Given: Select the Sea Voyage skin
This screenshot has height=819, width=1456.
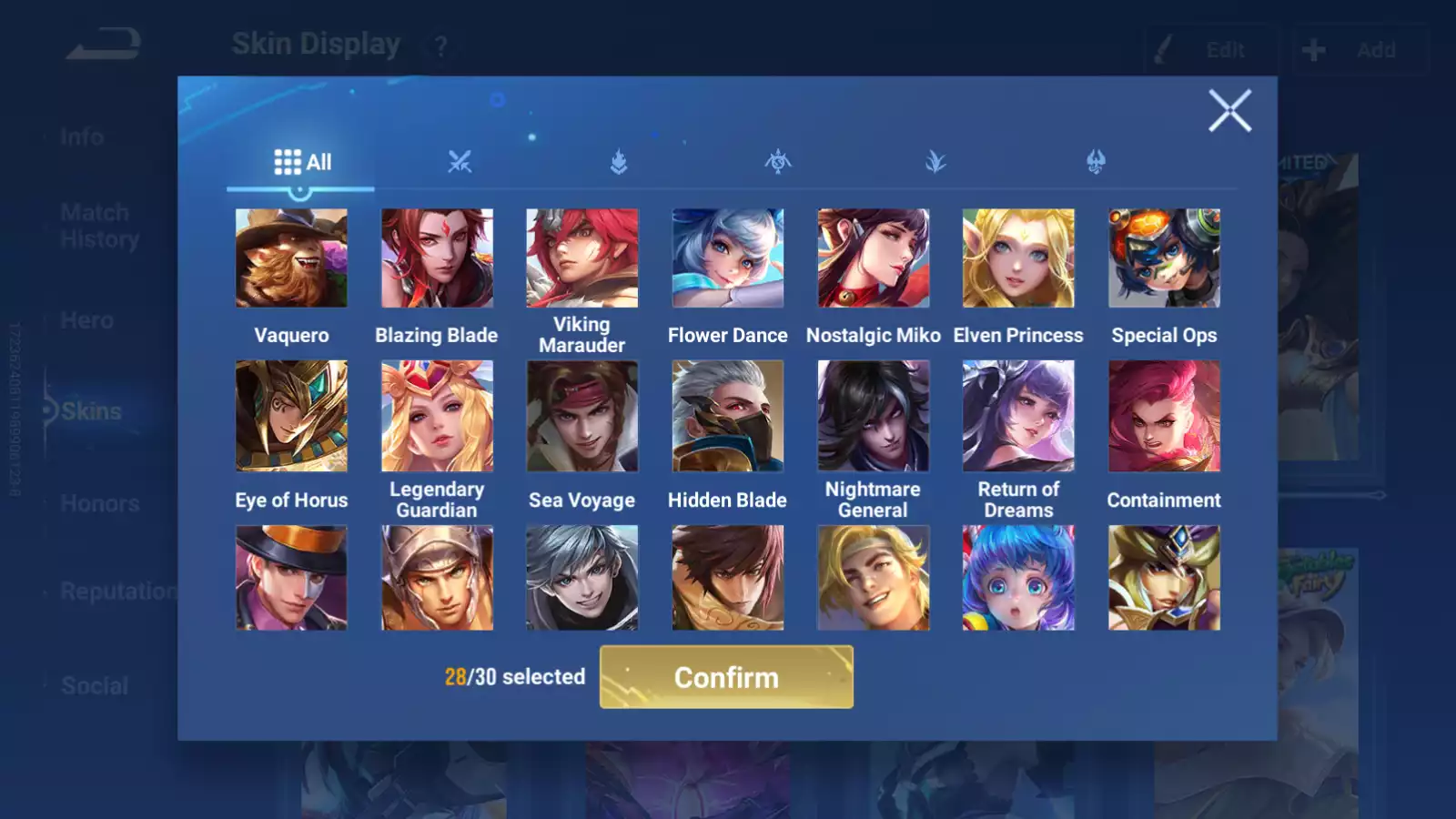Looking at the screenshot, I should (582, 416).
